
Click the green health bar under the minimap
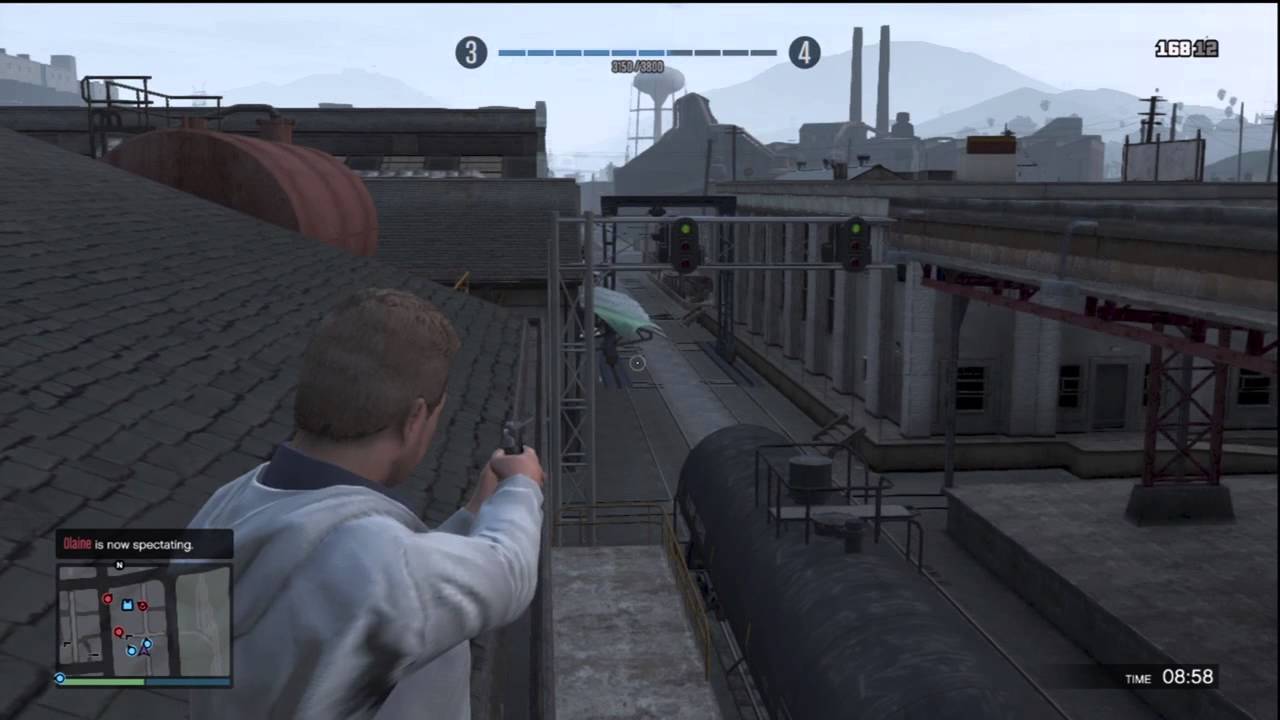pos(103,682)
